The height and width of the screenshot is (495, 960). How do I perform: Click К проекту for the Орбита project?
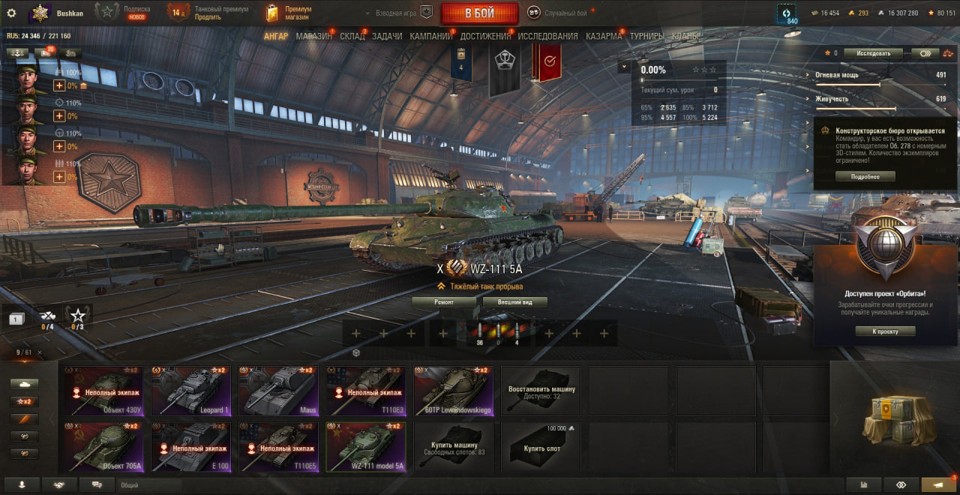885,331
